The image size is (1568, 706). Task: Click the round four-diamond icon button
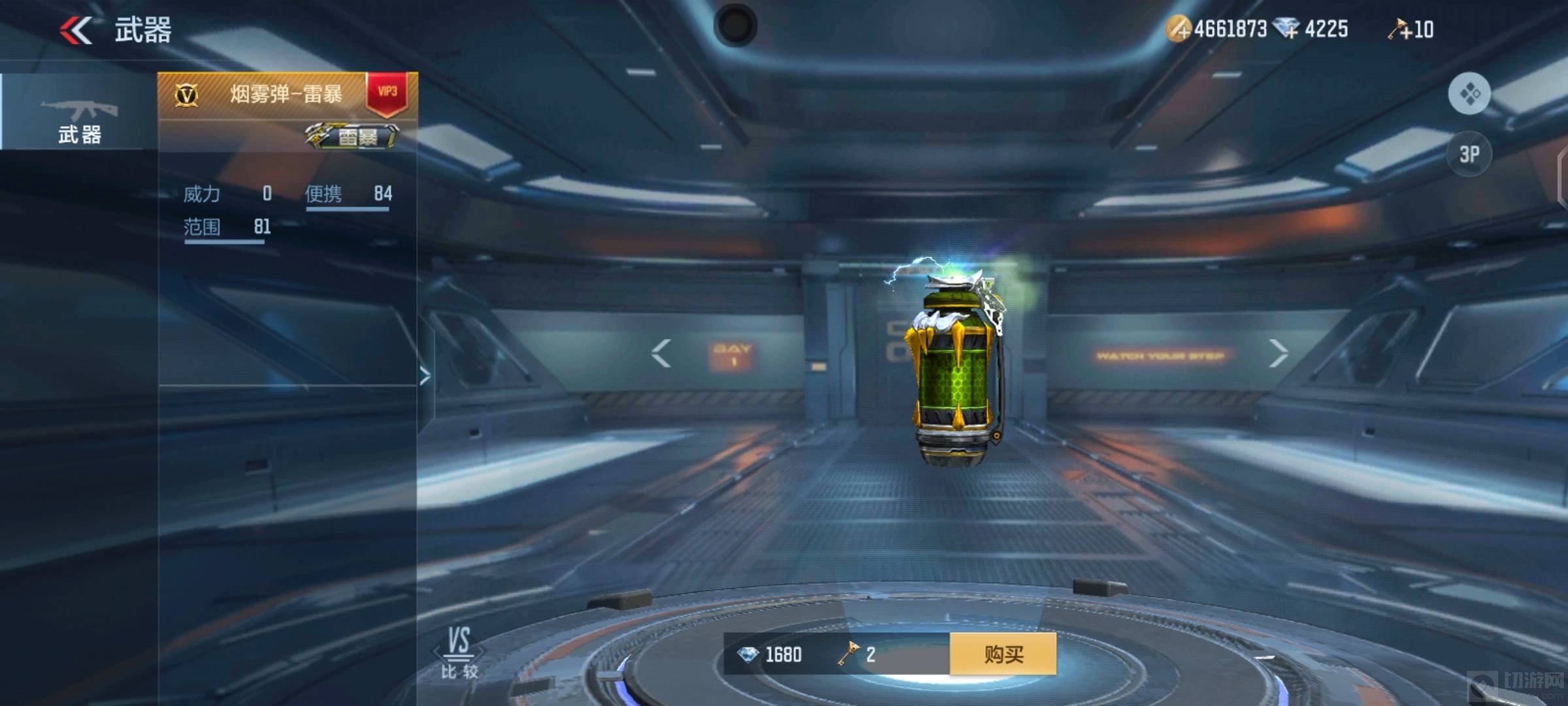(1469, 94)
